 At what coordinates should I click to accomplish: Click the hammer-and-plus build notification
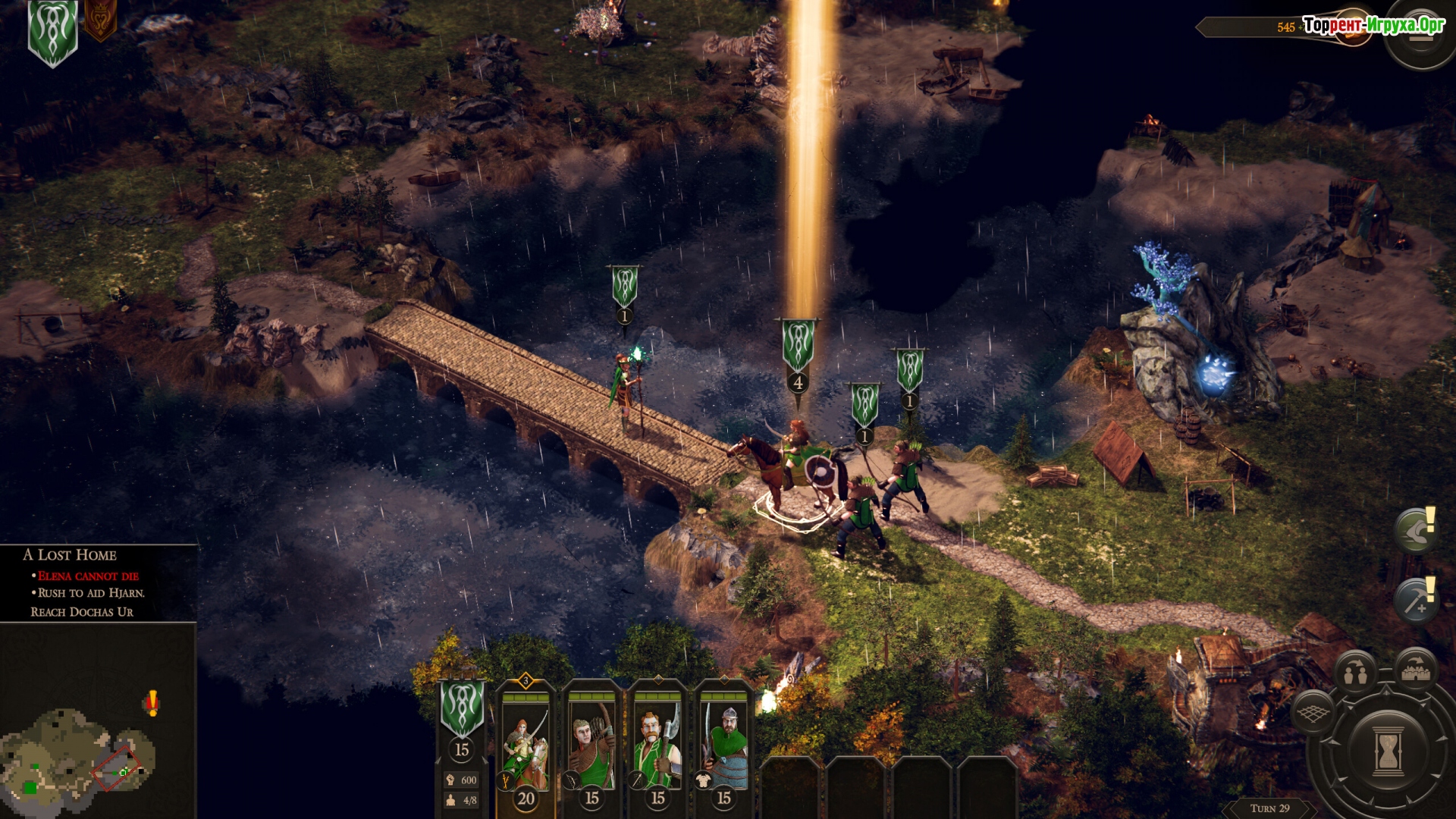coord(1415,599)
